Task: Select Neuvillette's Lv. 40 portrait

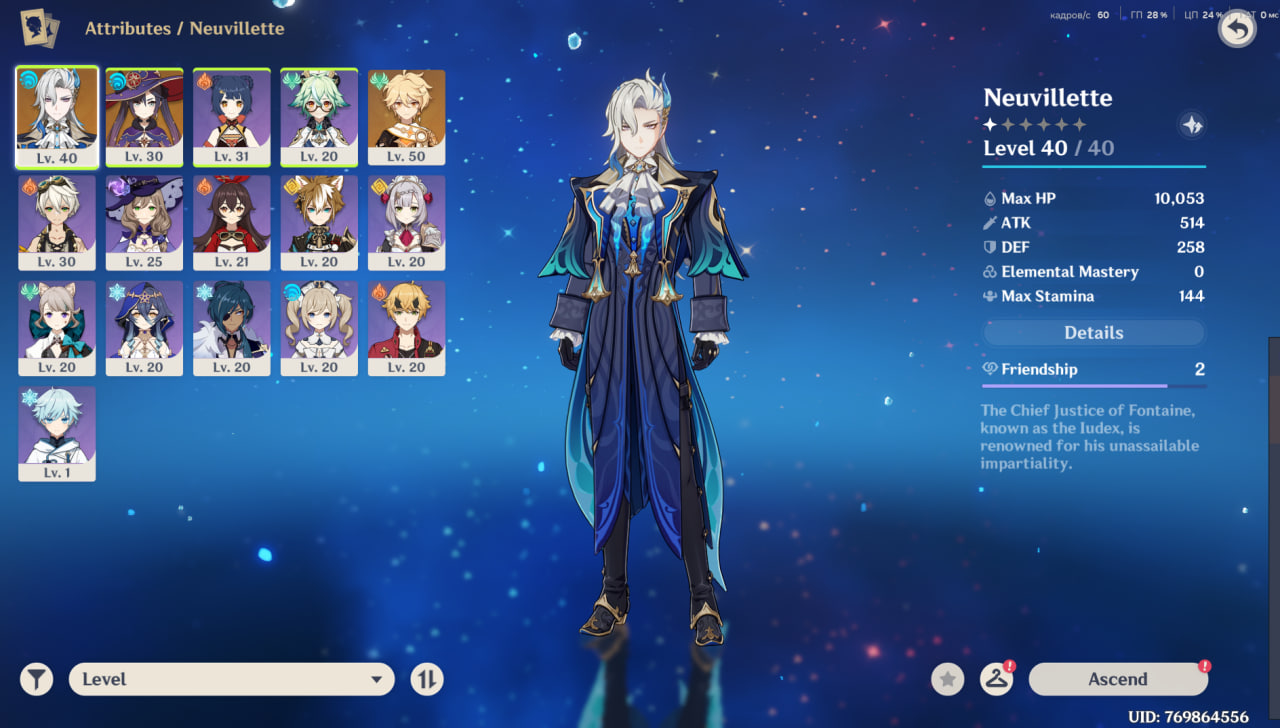Action: click(x=57, y=116)
